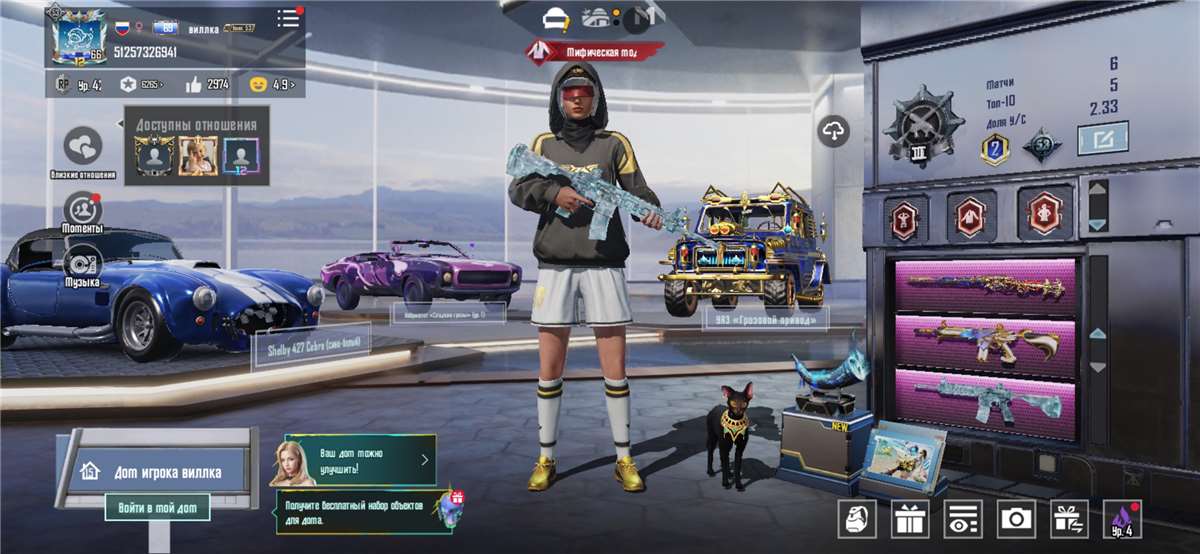Open the smiley rating score 4.9

click(271, 84)
